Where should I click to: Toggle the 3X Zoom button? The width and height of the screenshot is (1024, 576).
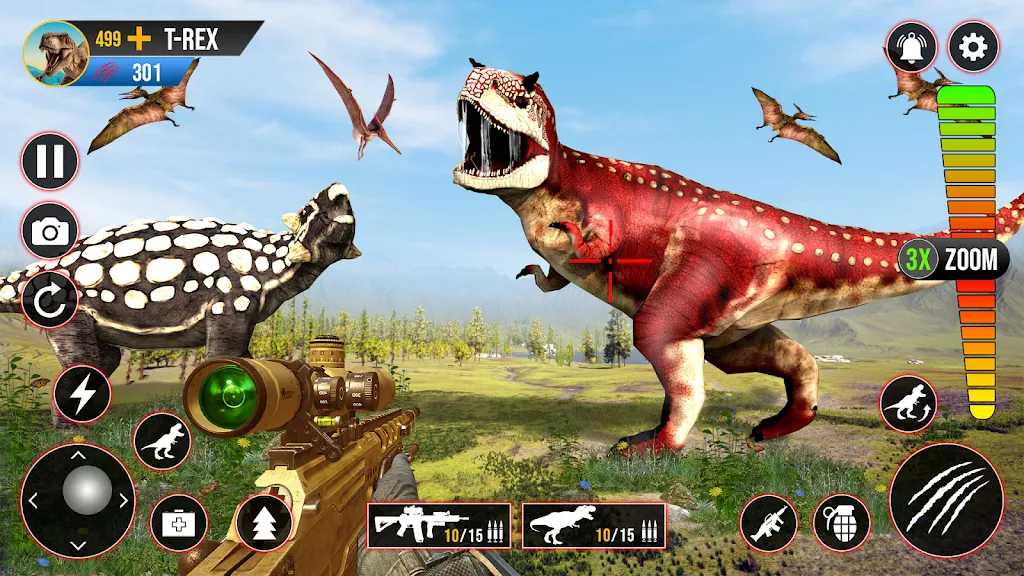coord(951,261)
